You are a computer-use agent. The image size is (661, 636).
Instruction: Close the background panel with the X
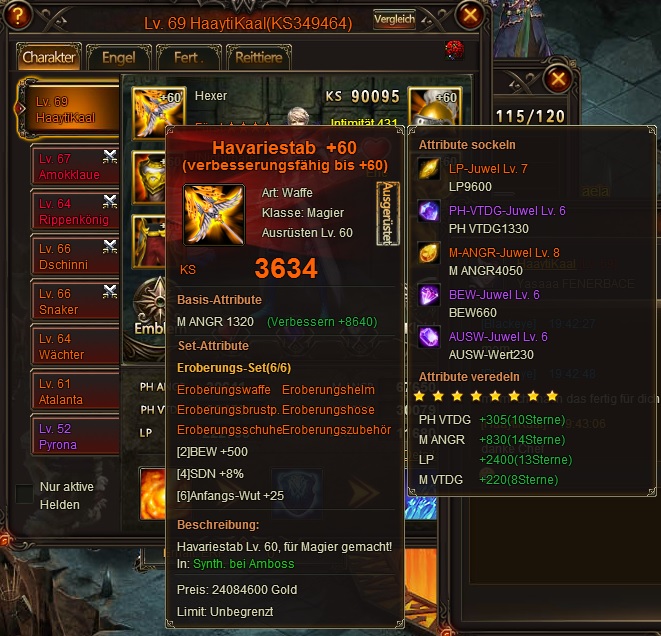tap(559, 77)
